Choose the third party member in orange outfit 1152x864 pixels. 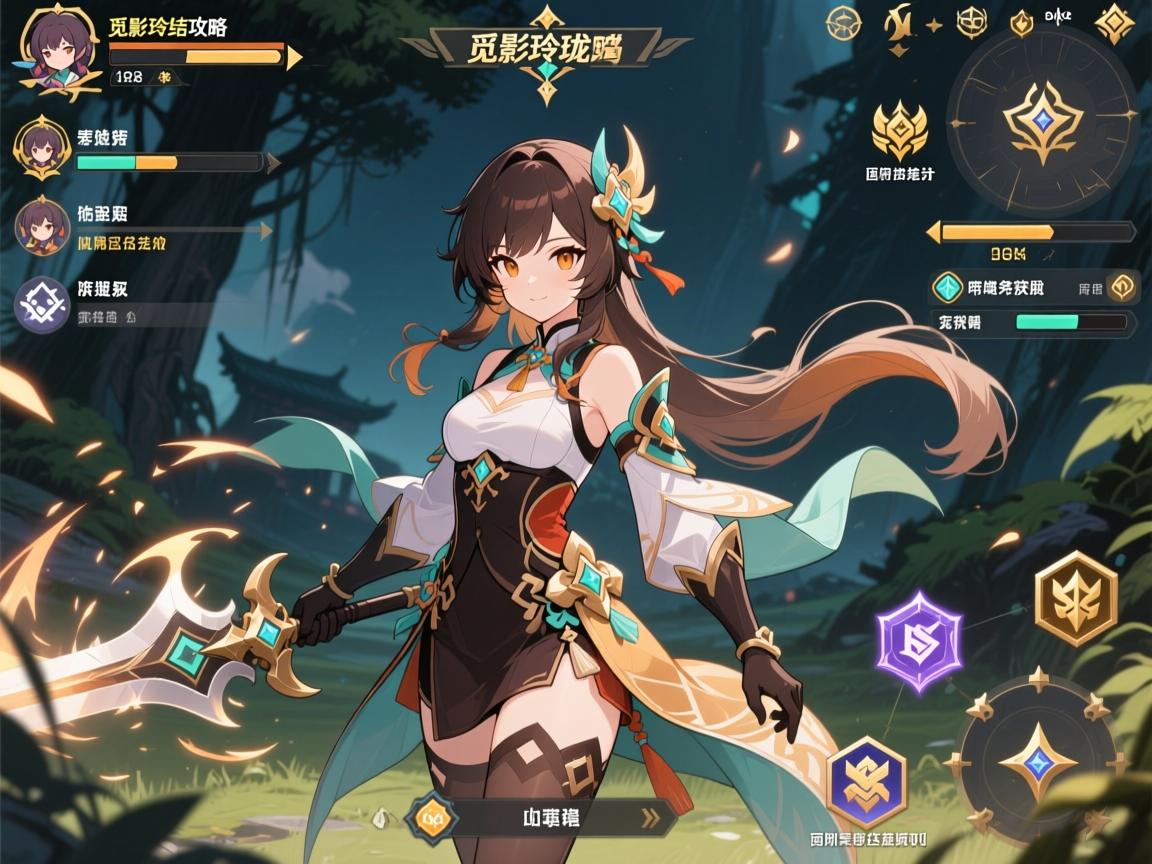41,226
